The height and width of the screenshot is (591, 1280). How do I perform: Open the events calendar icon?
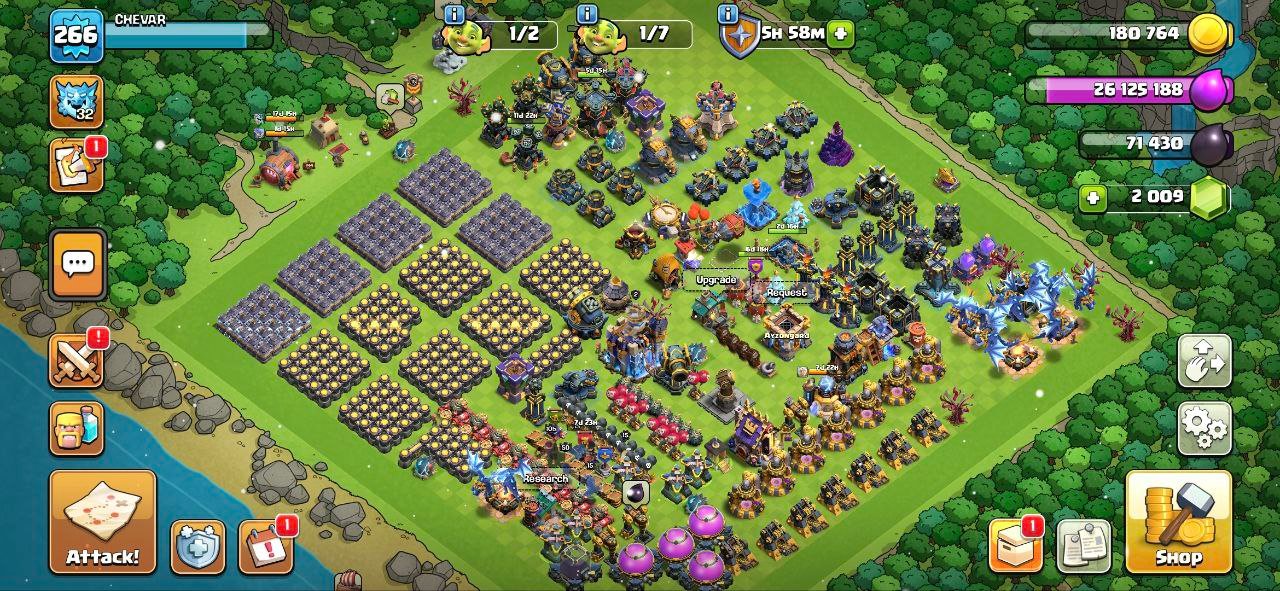point(265,547)
